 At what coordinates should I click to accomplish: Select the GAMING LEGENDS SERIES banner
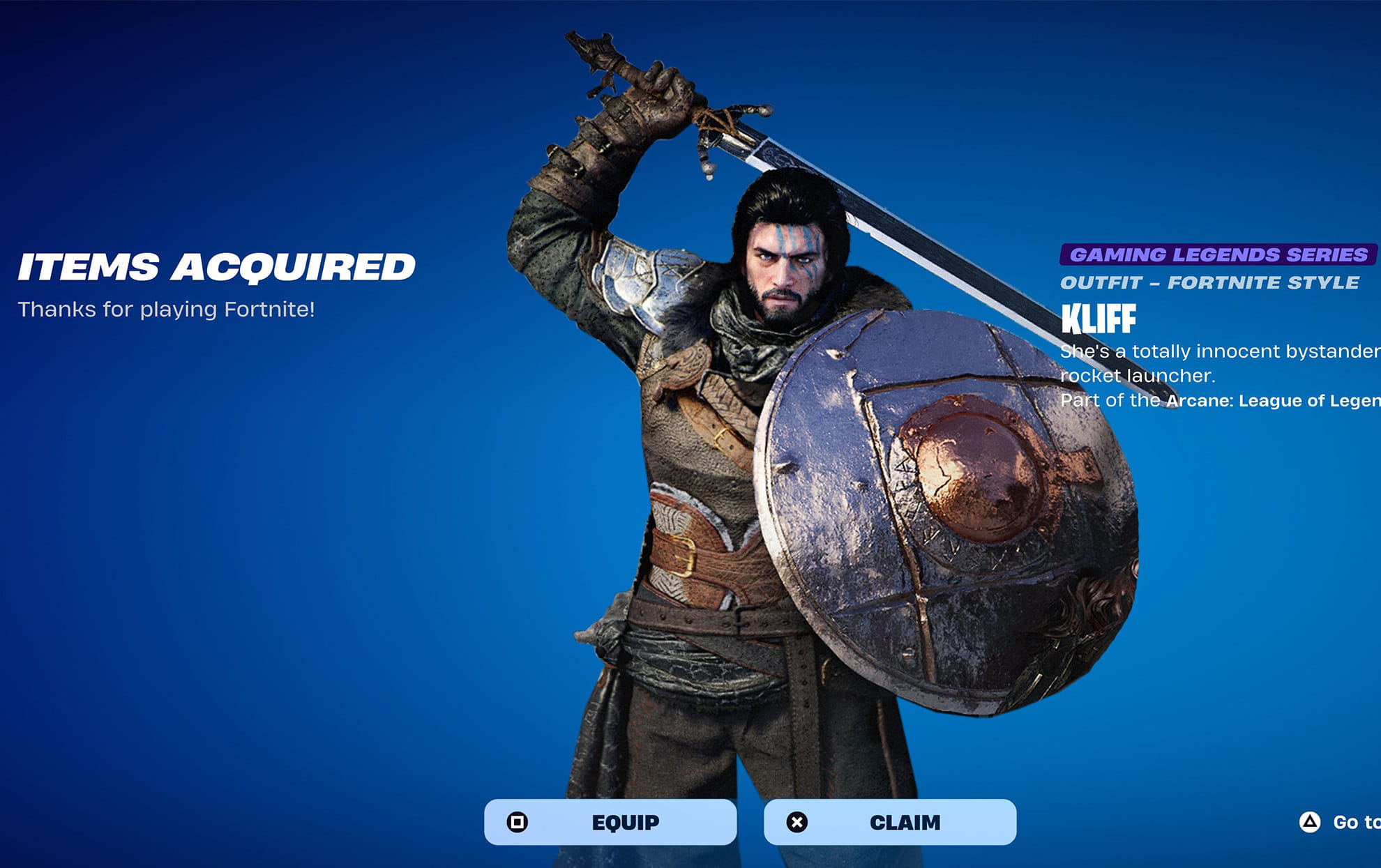pyautogui.click(x=1216, y=255)
